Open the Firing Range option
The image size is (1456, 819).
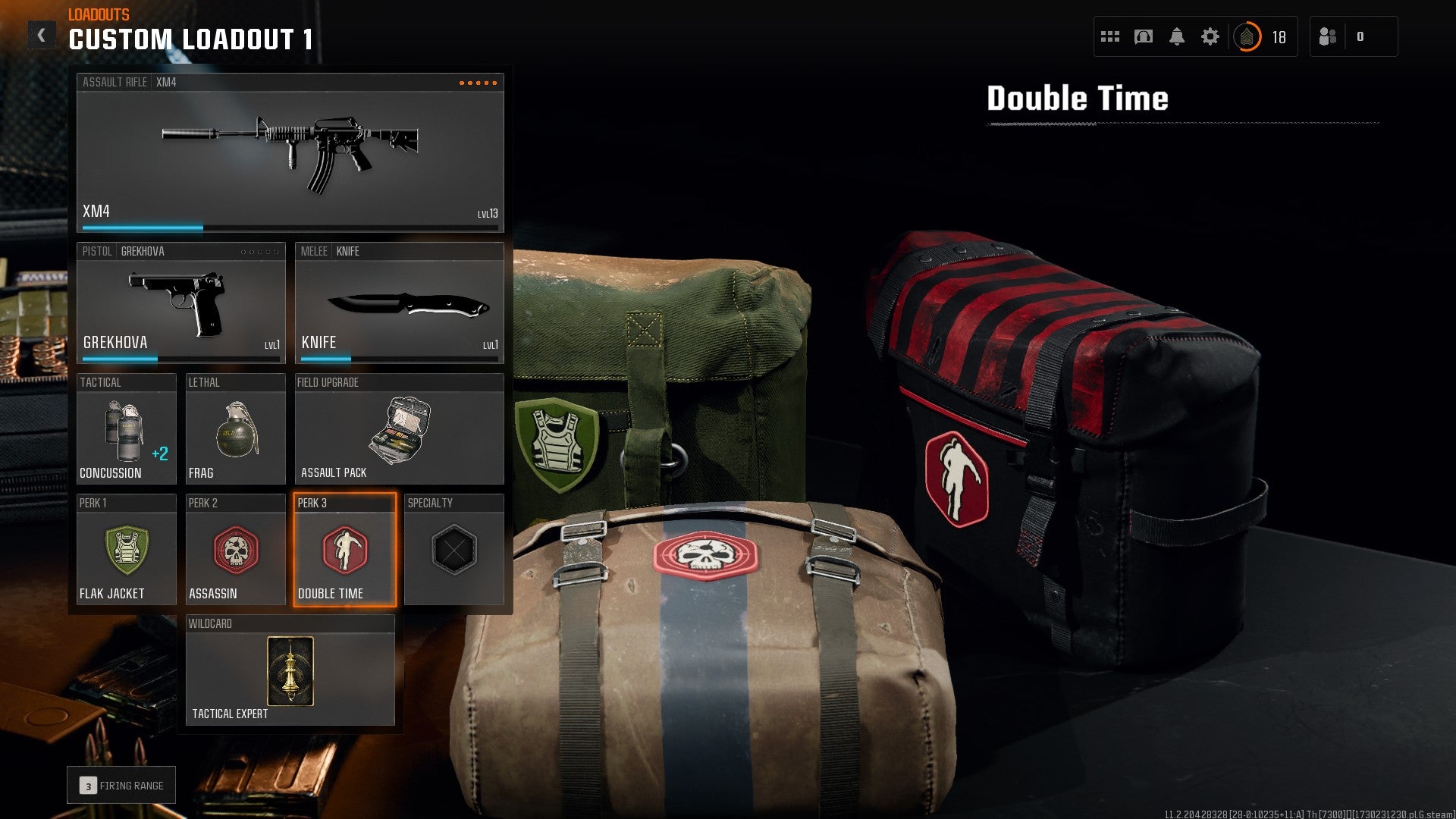[x=121, y=785]
